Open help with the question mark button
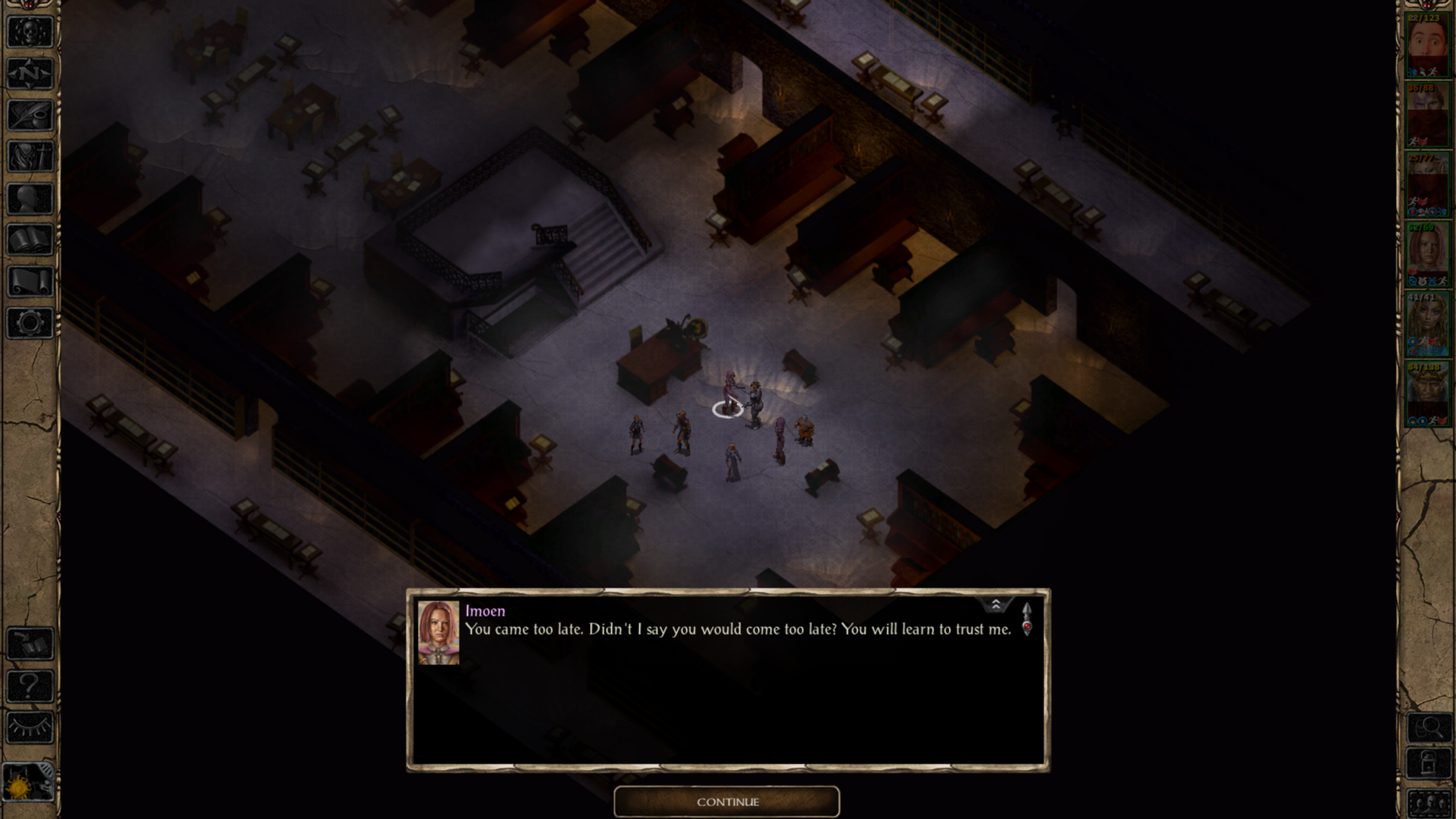This screenshot has height=819, width=1456. coord(30,686)
